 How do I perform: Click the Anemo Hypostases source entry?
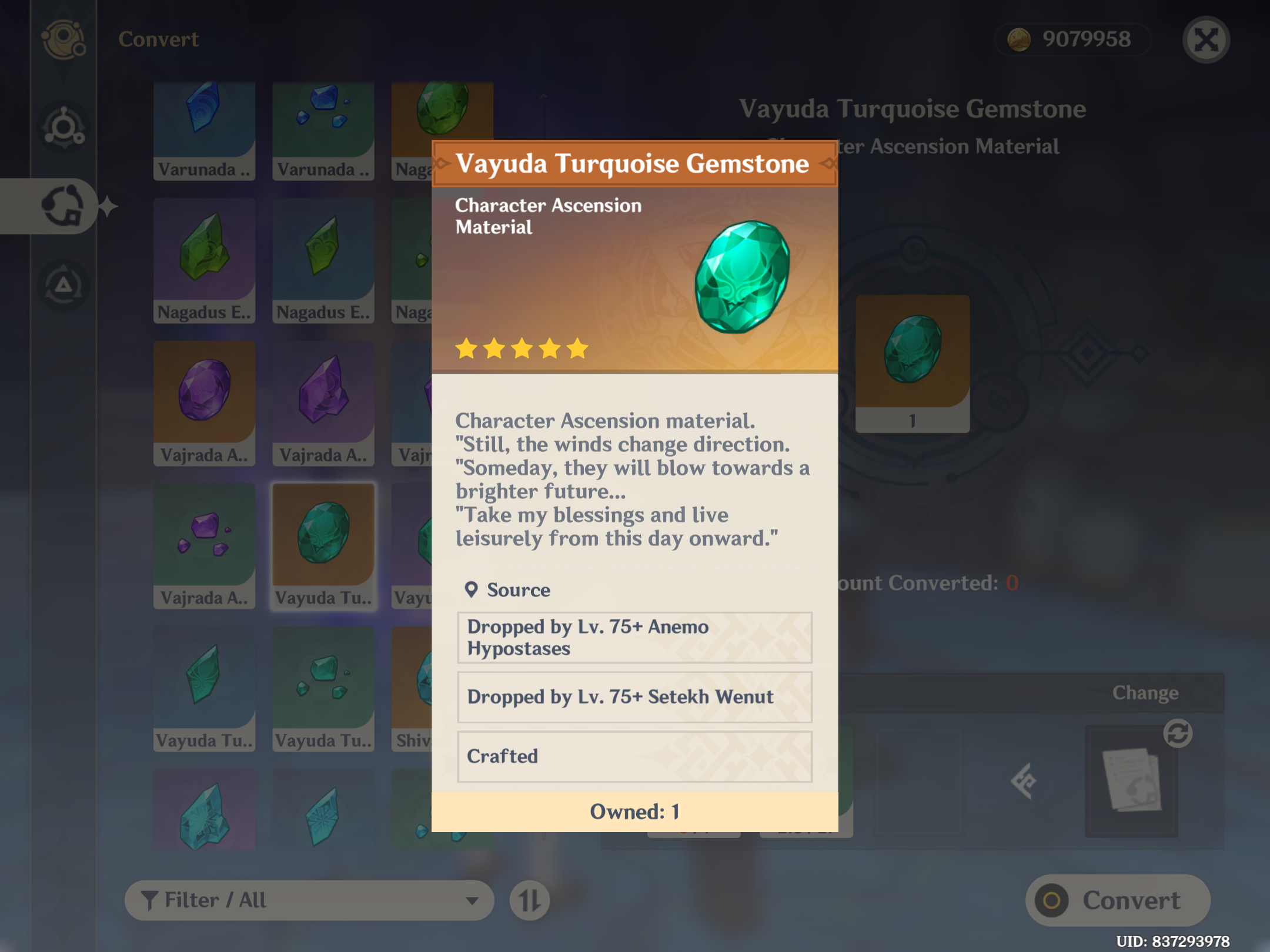point(634,638)
